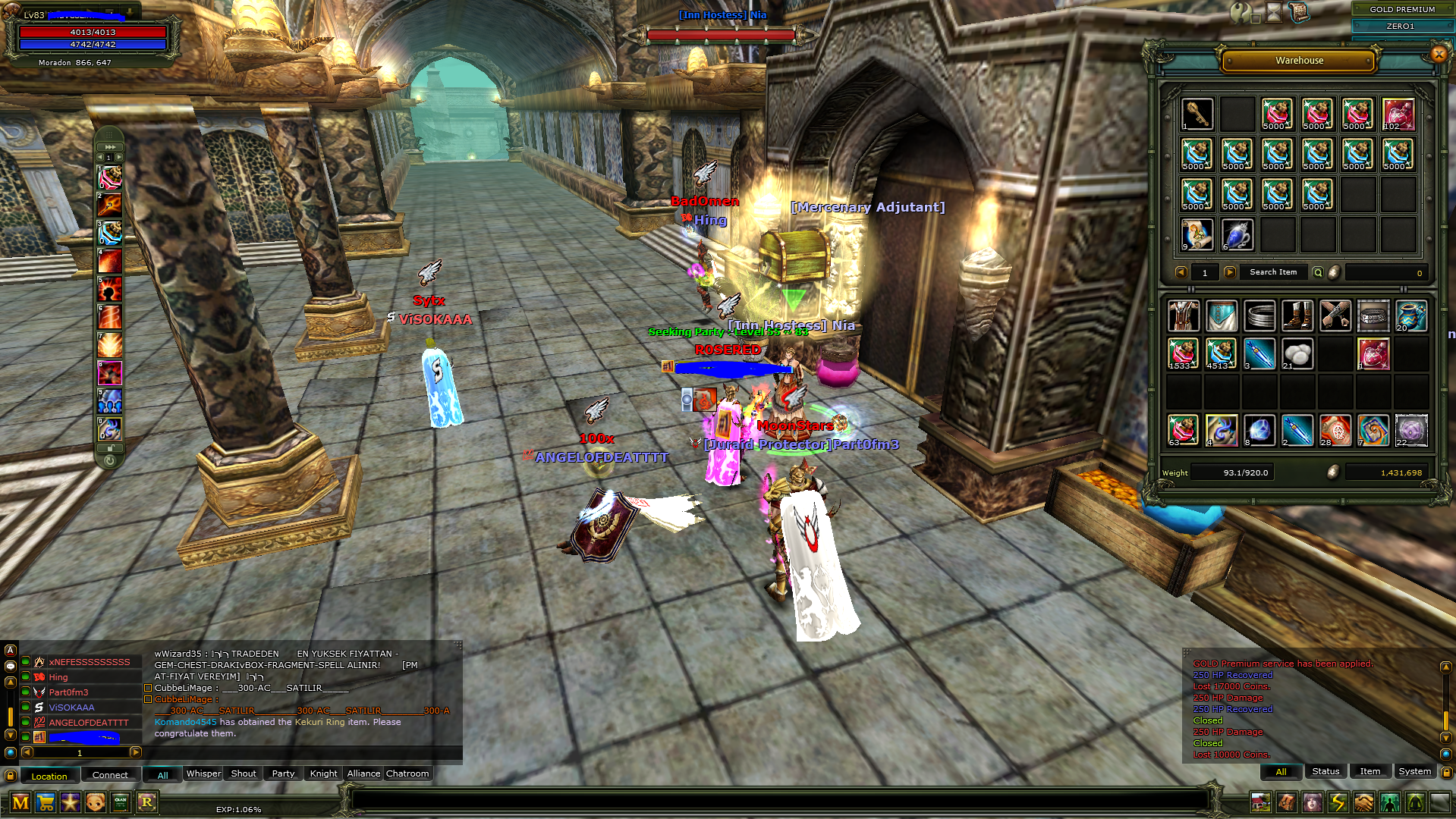Select the key item in the warehouse
Image resolution: width=1456 pixels, height=819 pixels.
1197,114
